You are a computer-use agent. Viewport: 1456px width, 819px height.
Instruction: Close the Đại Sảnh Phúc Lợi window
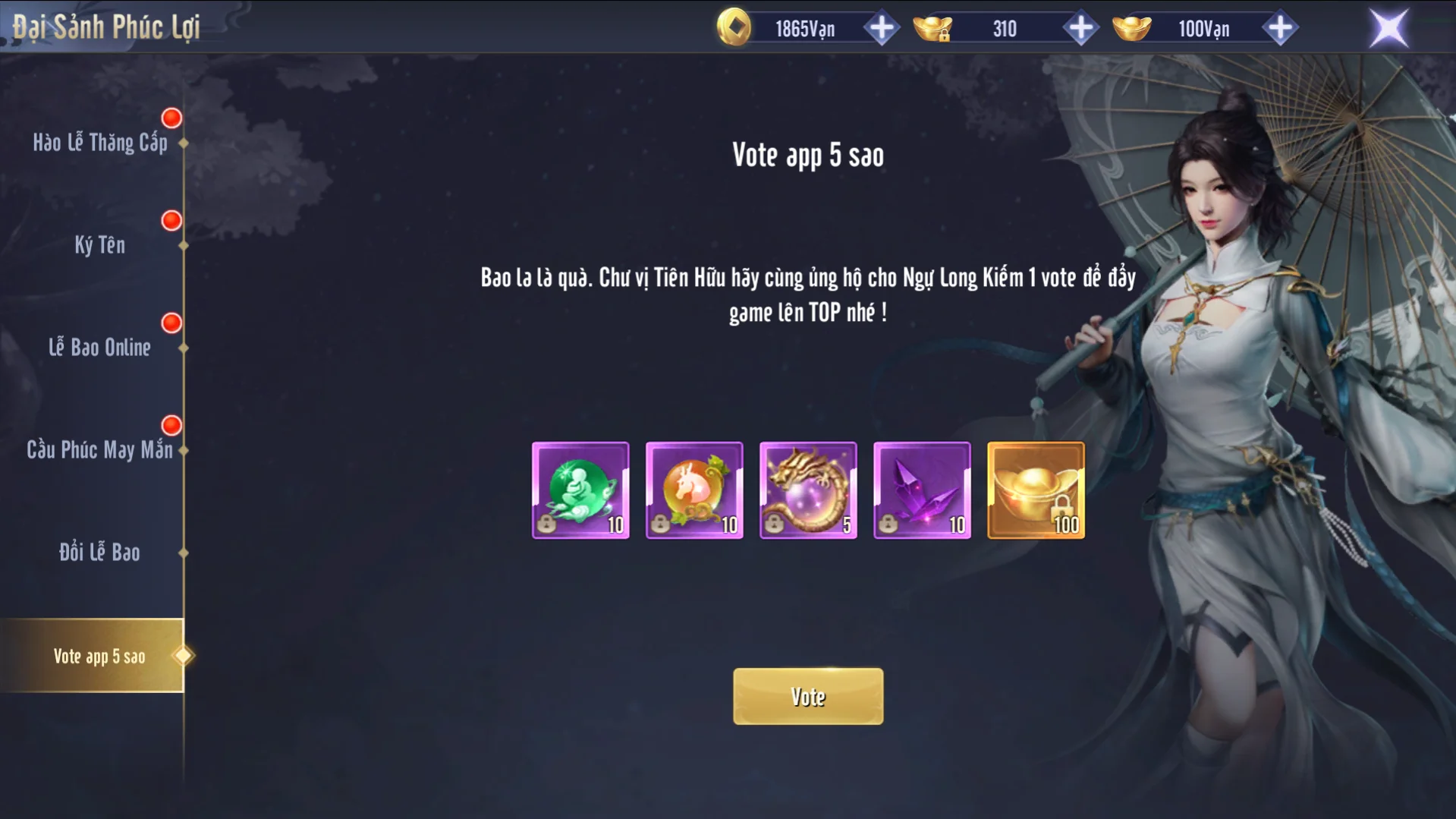[1388, 29]
